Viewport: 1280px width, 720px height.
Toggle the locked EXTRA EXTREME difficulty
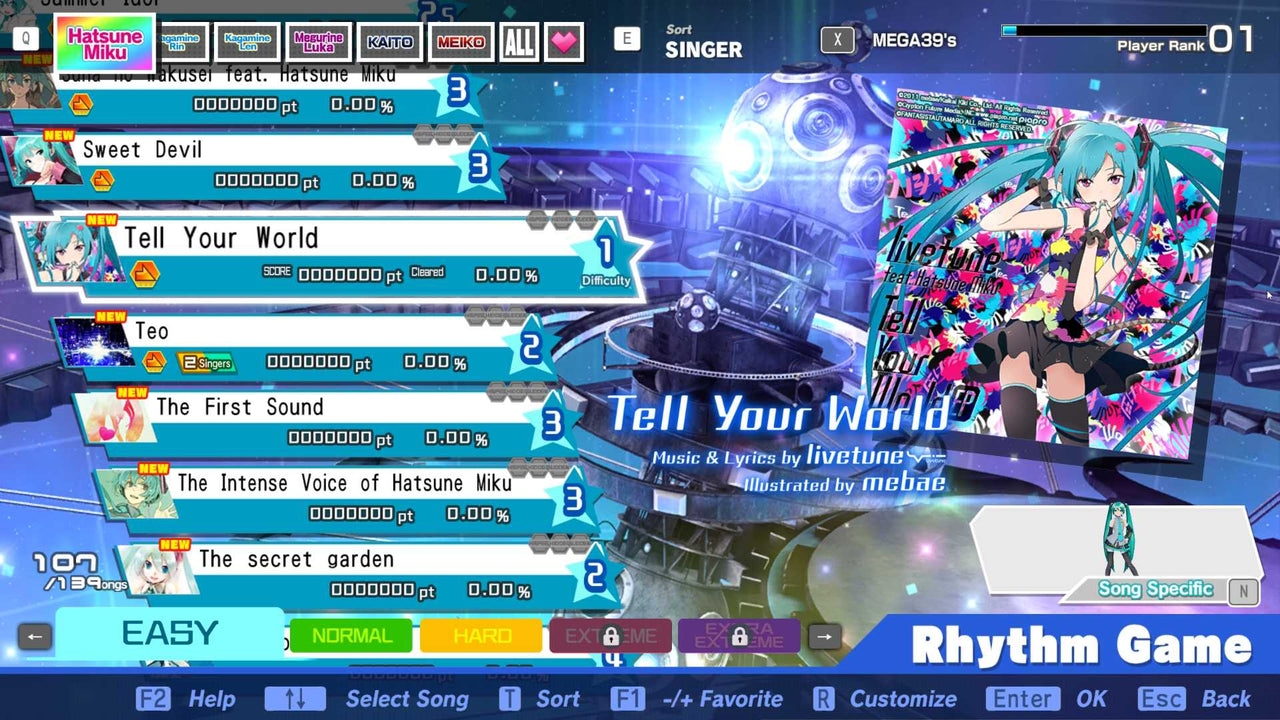tap(738, 635)
